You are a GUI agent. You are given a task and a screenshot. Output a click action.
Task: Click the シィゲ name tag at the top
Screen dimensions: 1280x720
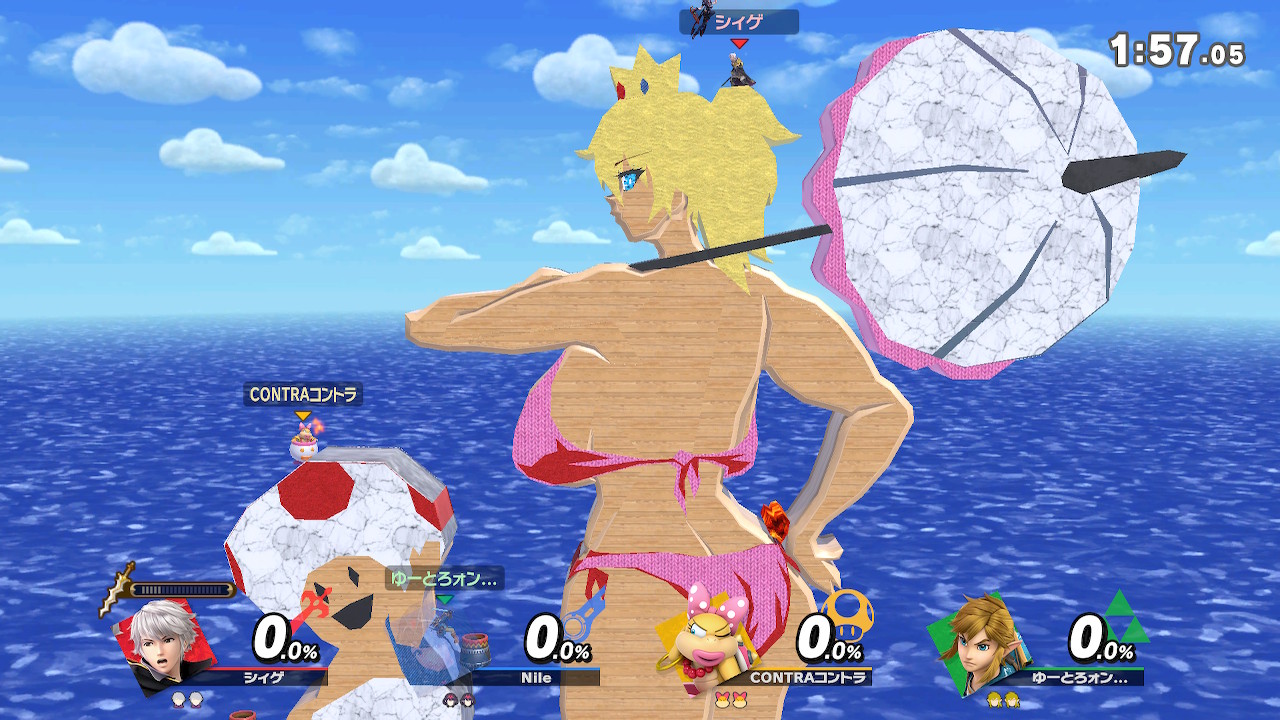point(739,22)
